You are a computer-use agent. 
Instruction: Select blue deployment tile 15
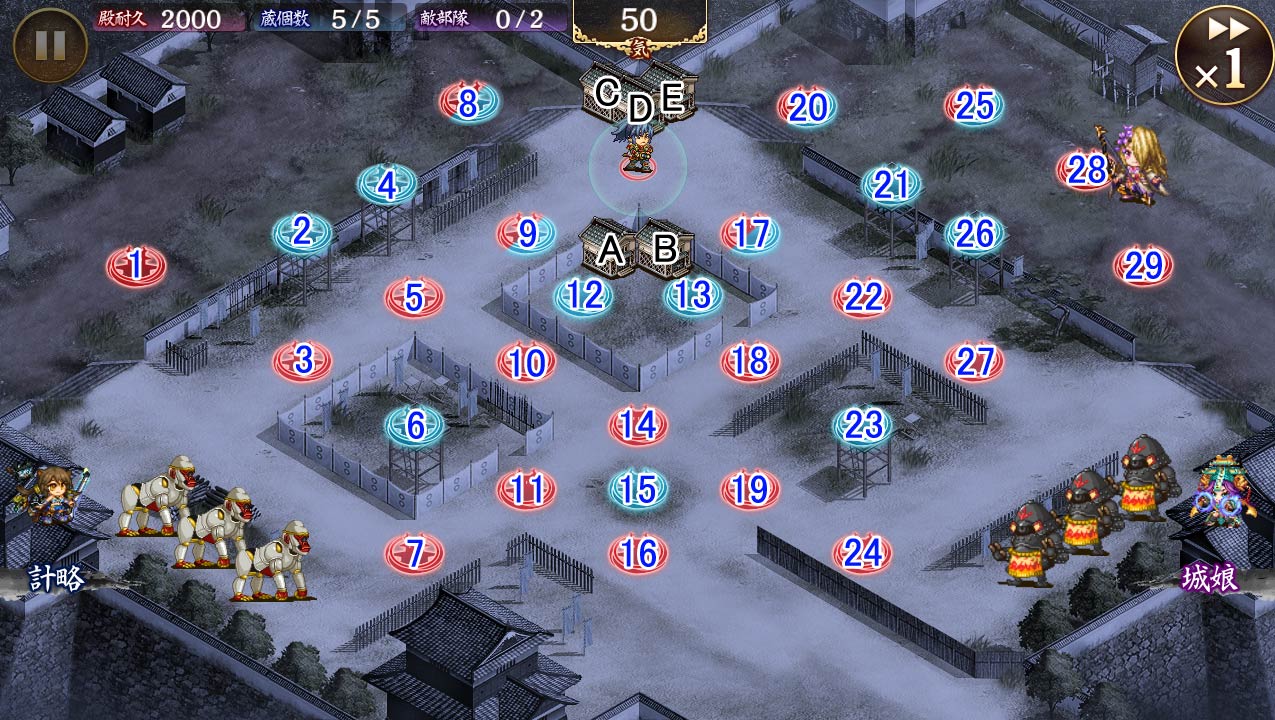pos(638,489)
